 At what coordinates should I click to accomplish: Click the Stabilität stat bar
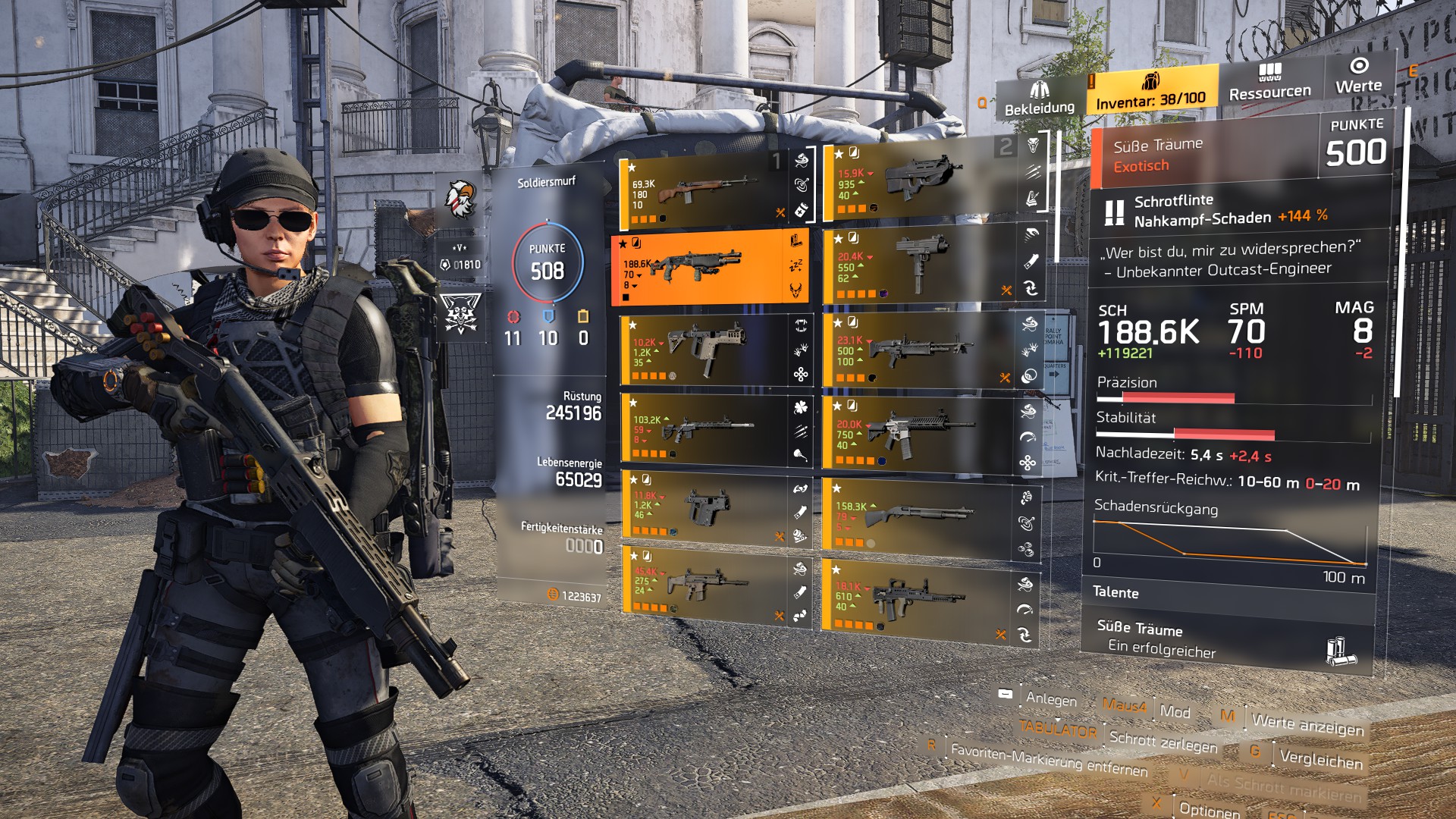[x=1213, y=434]
